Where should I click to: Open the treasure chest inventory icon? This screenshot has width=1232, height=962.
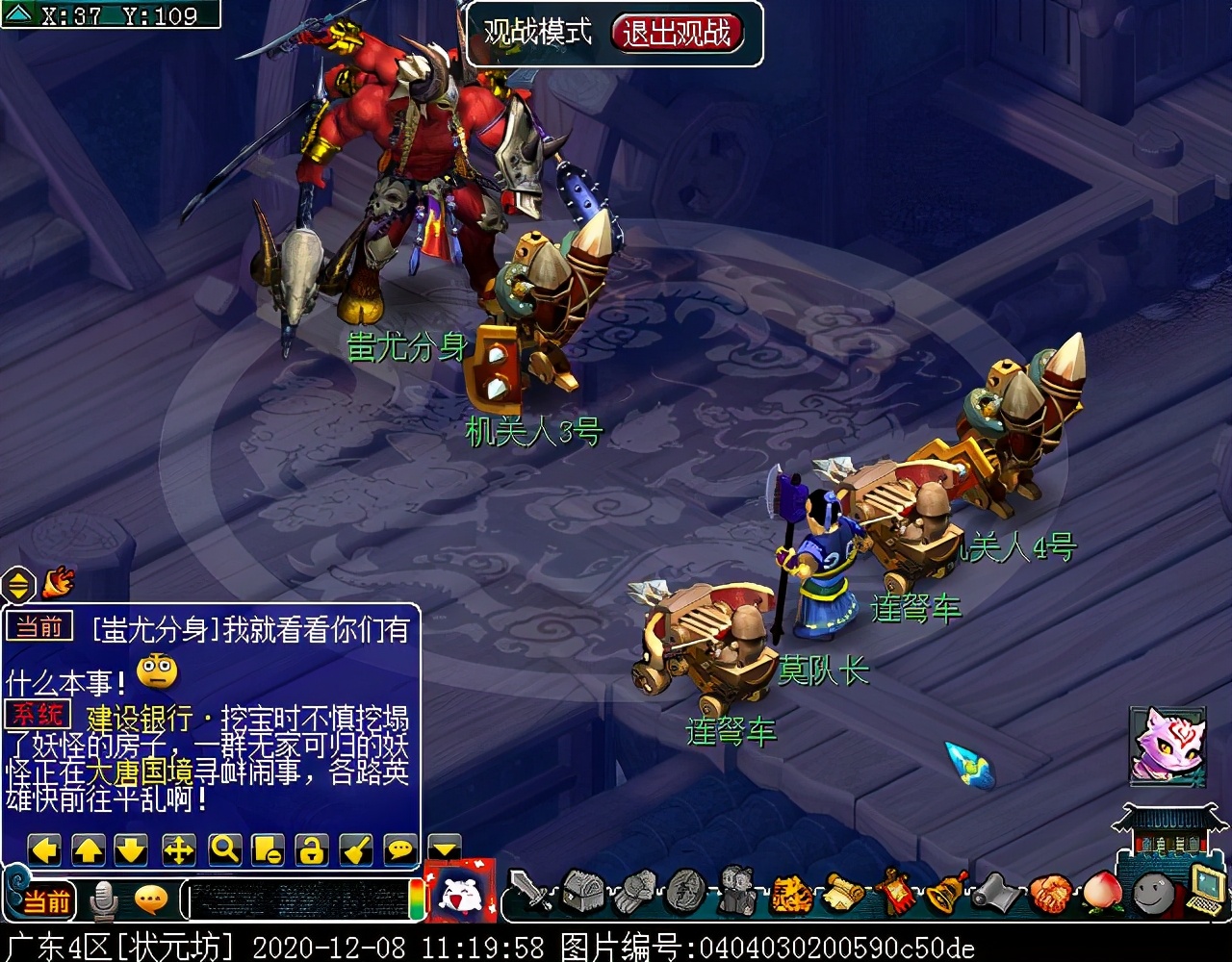pos(582,892)
